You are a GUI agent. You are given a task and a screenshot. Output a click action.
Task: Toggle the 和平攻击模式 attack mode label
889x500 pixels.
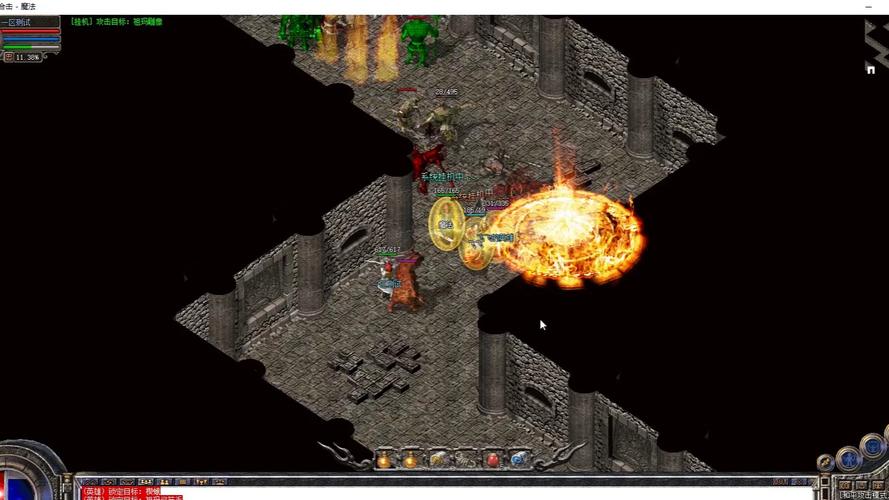coord(863,495)
